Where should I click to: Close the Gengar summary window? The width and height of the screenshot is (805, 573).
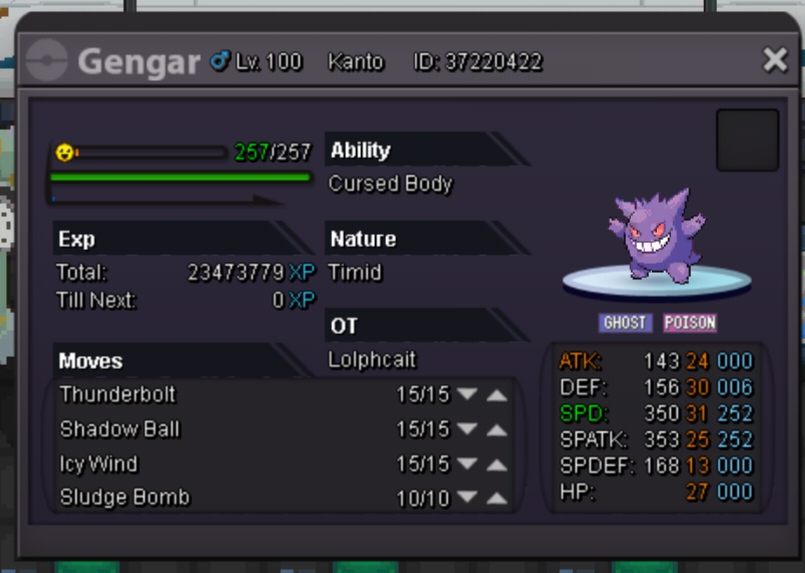pyautogui.click(x=775, y=60)
